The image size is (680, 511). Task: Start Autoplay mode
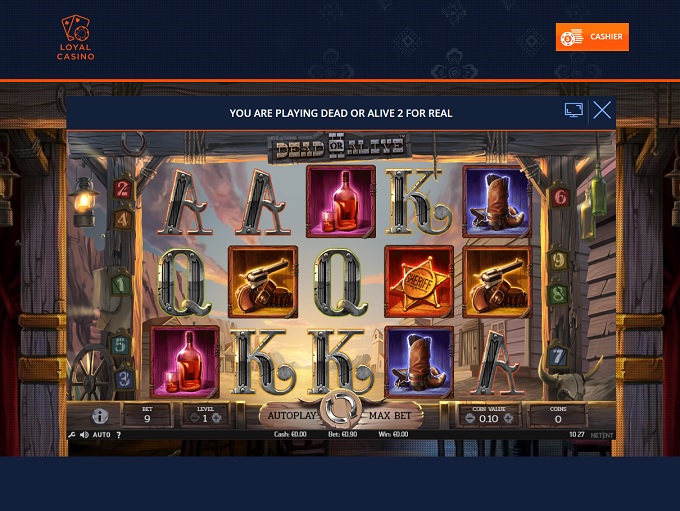tap(291, 415)
